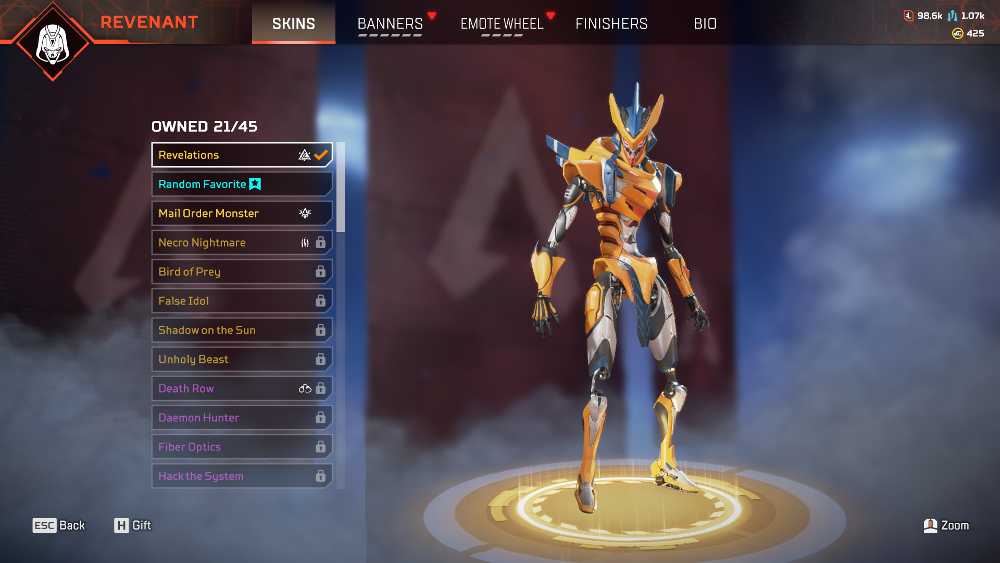Select the Revelations skin
The height and width of the screenshot is (563, 1000).
[x=242, y=155]
